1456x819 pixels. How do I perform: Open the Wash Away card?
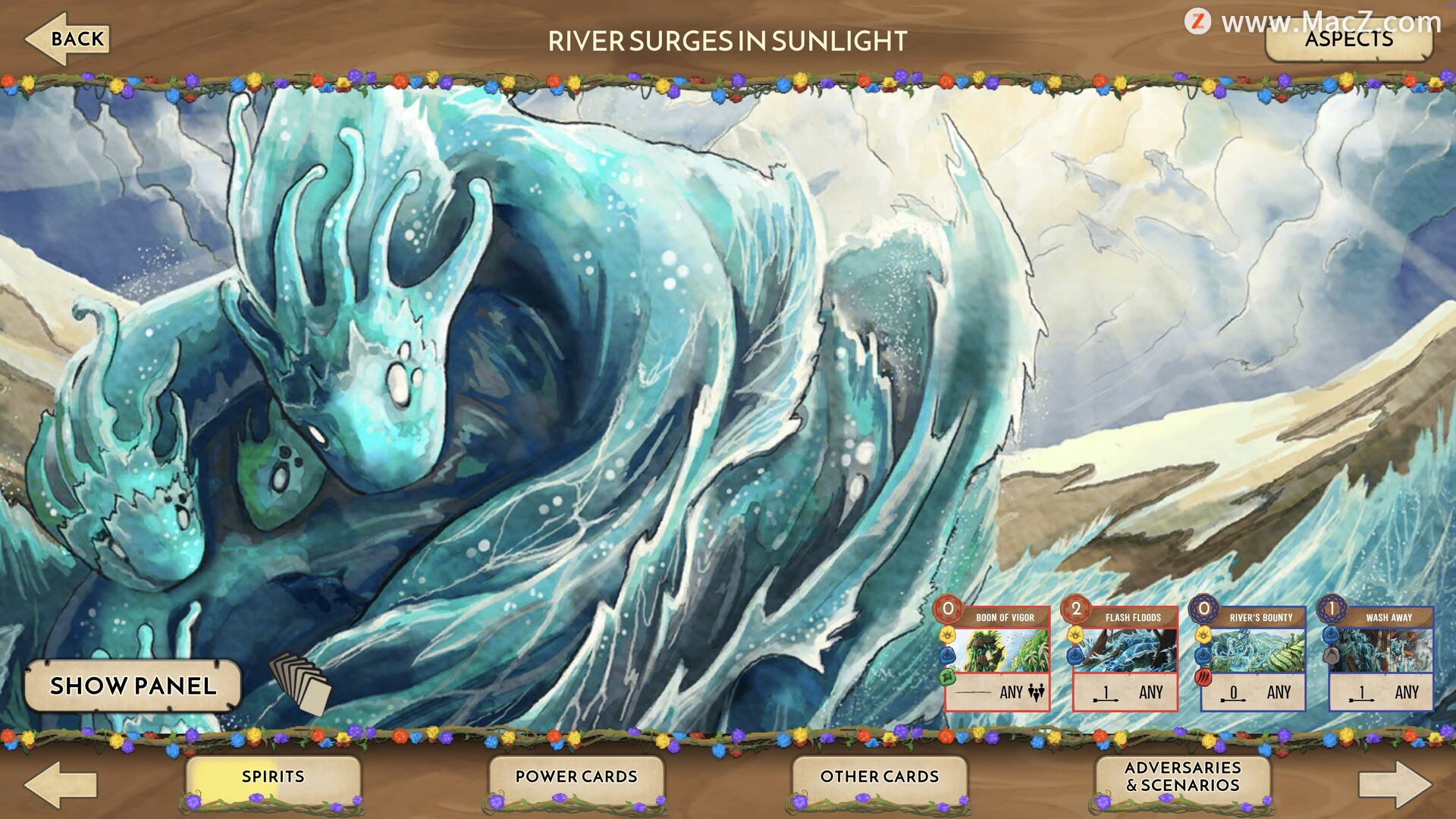1381,657
